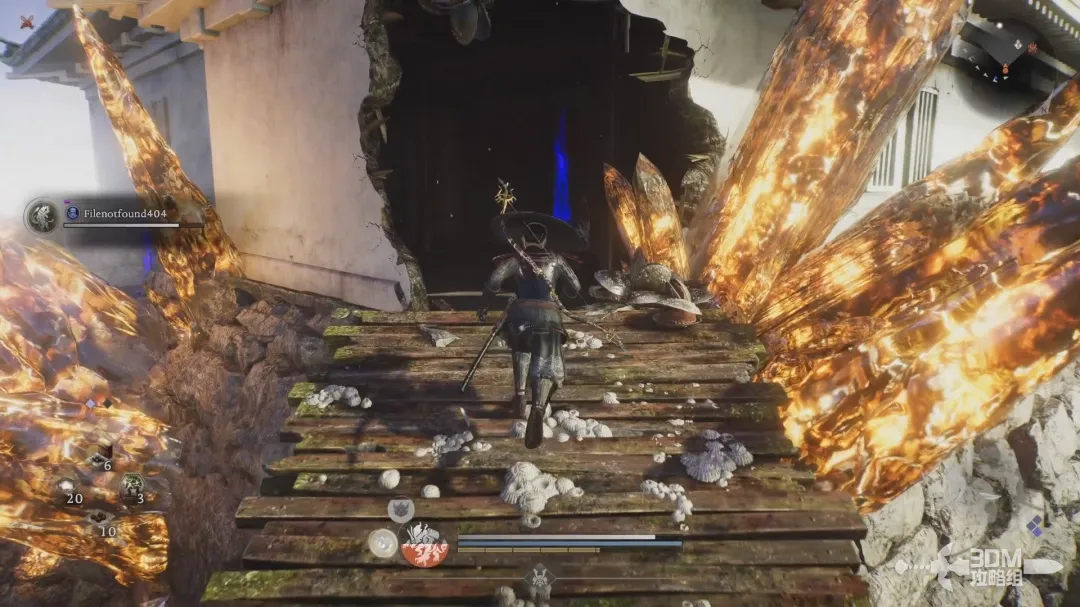Click the pale round soul core icon

381,543
